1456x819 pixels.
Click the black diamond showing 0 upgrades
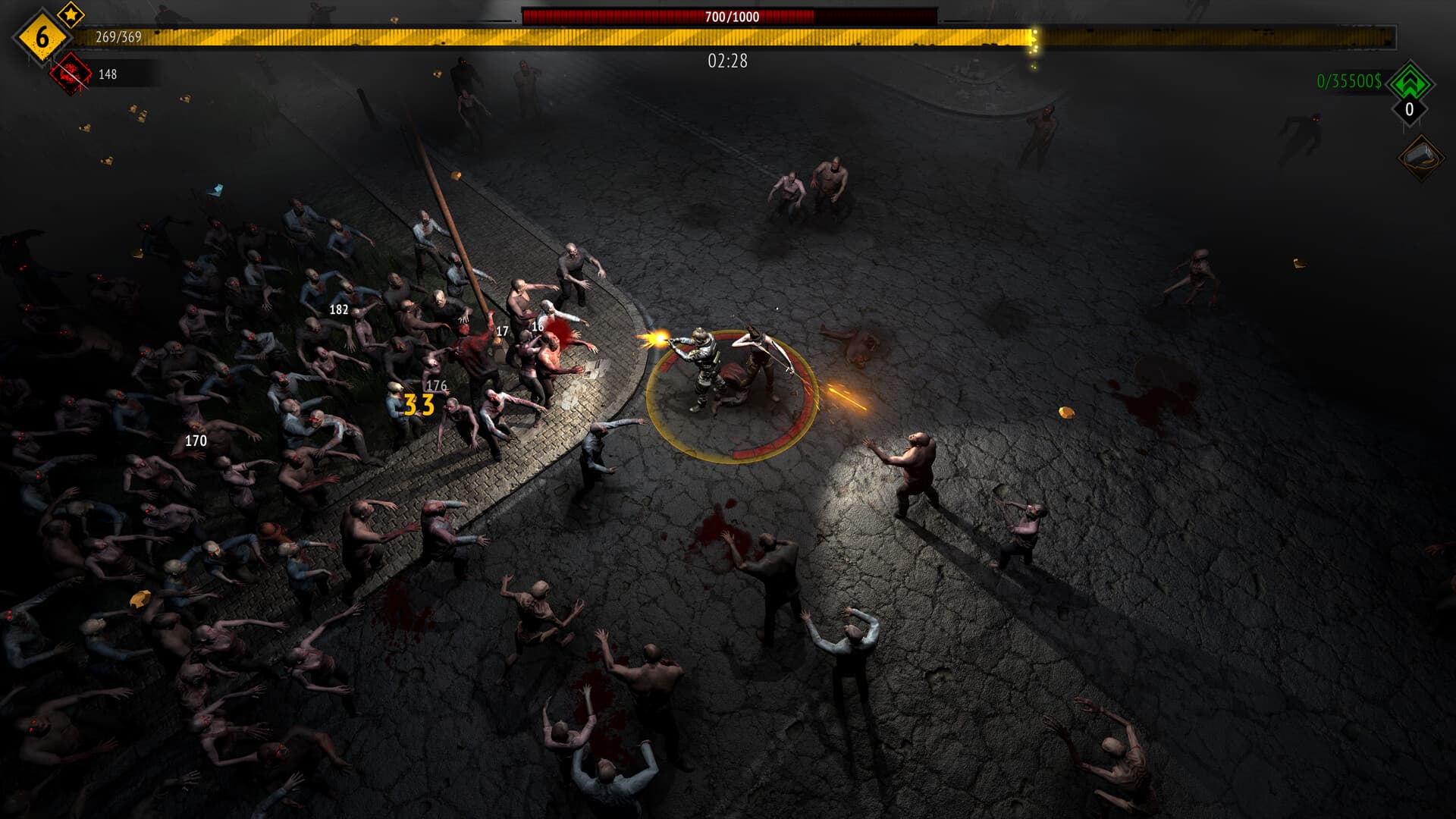pos(1409,111)
